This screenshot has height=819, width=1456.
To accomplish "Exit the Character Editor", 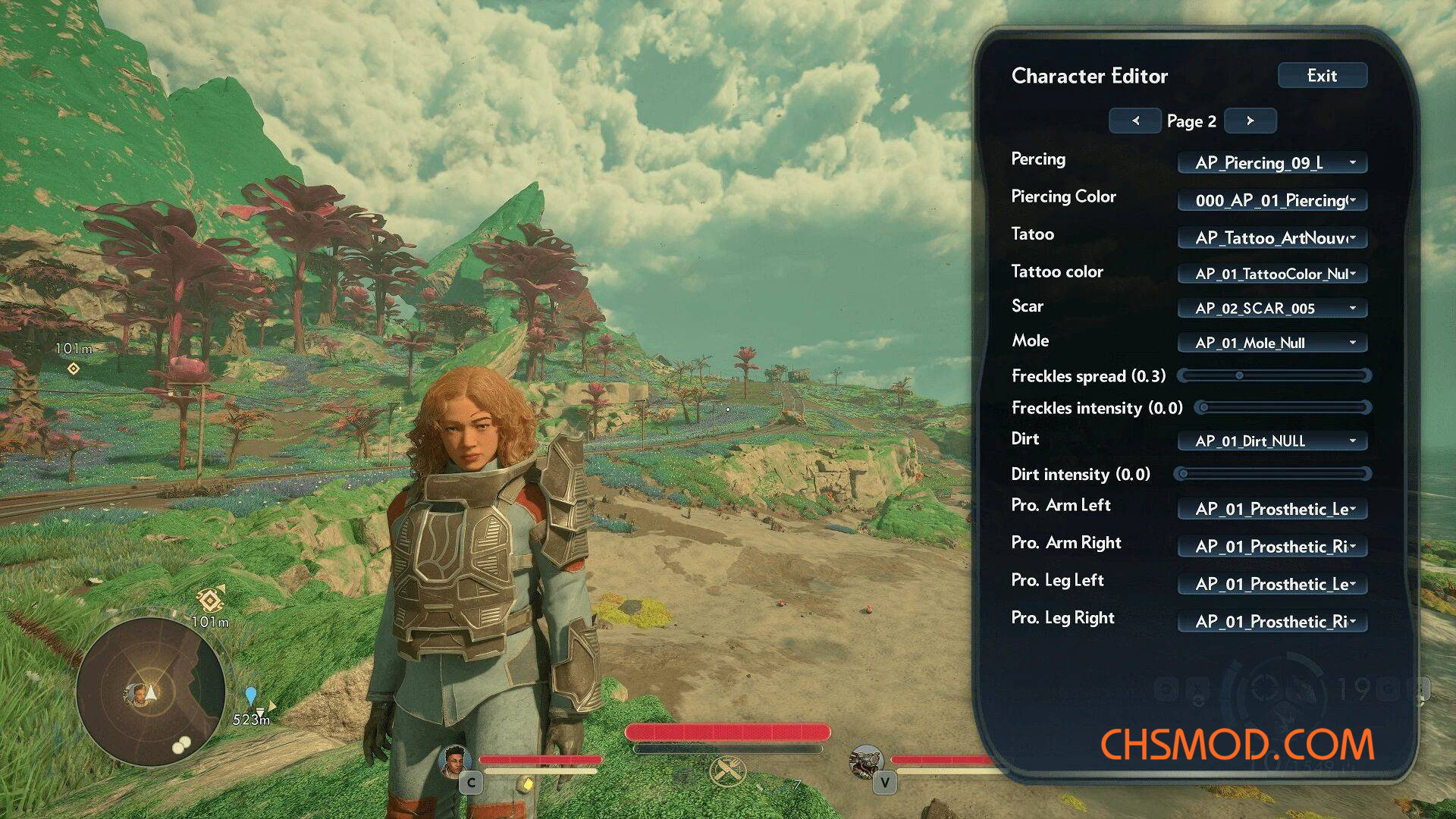I will click(x=1322, y=76).
